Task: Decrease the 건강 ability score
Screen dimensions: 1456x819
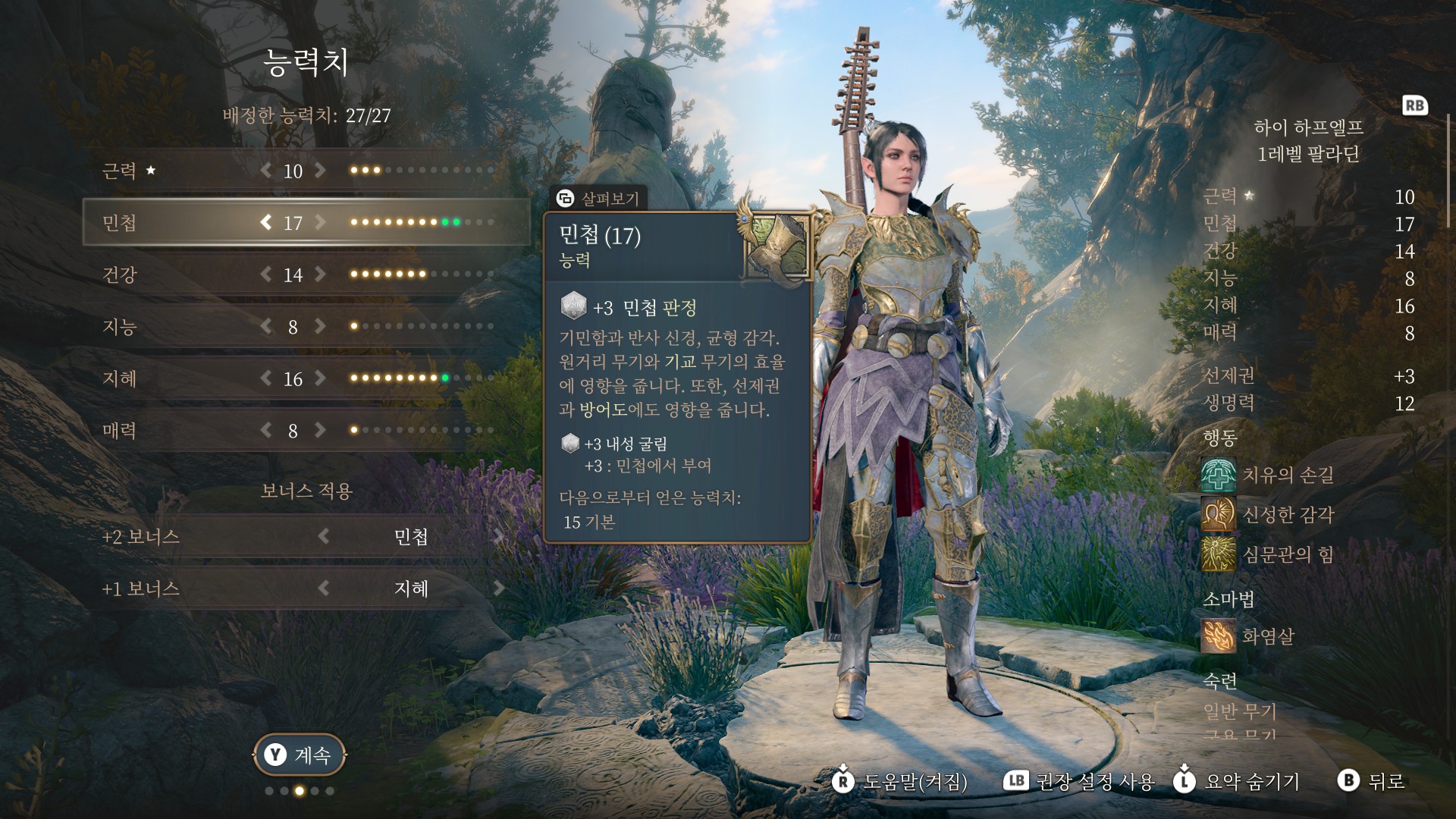Action: tap(265, 275)
